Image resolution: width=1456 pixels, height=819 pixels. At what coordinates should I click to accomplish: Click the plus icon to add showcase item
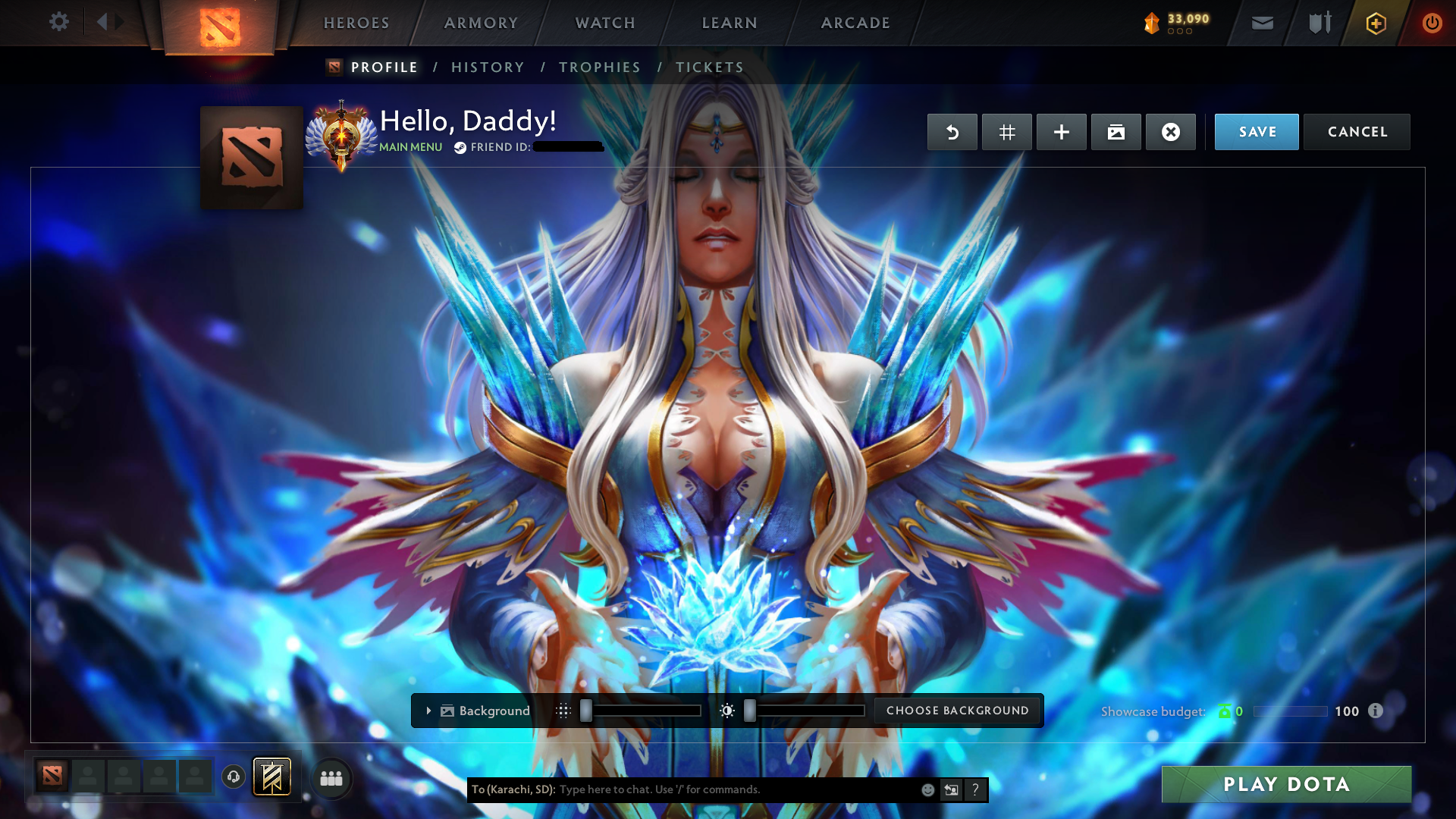coord(1061,131)
